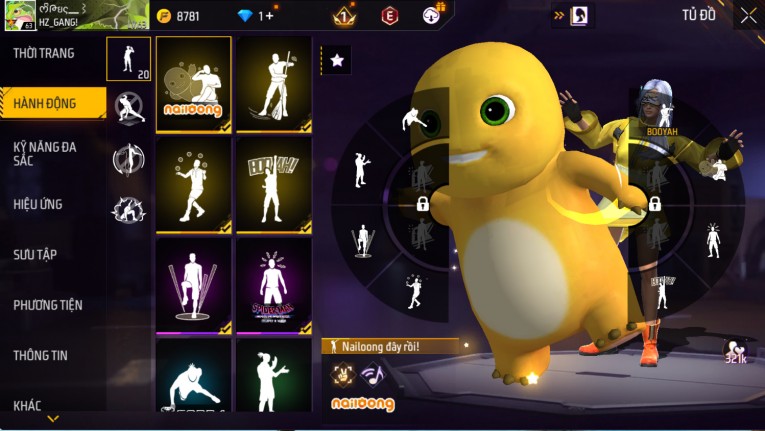The height and width of the screenshot is (431, 765).
Task: Select the Khác category
Action: click(x=28, y=405)
